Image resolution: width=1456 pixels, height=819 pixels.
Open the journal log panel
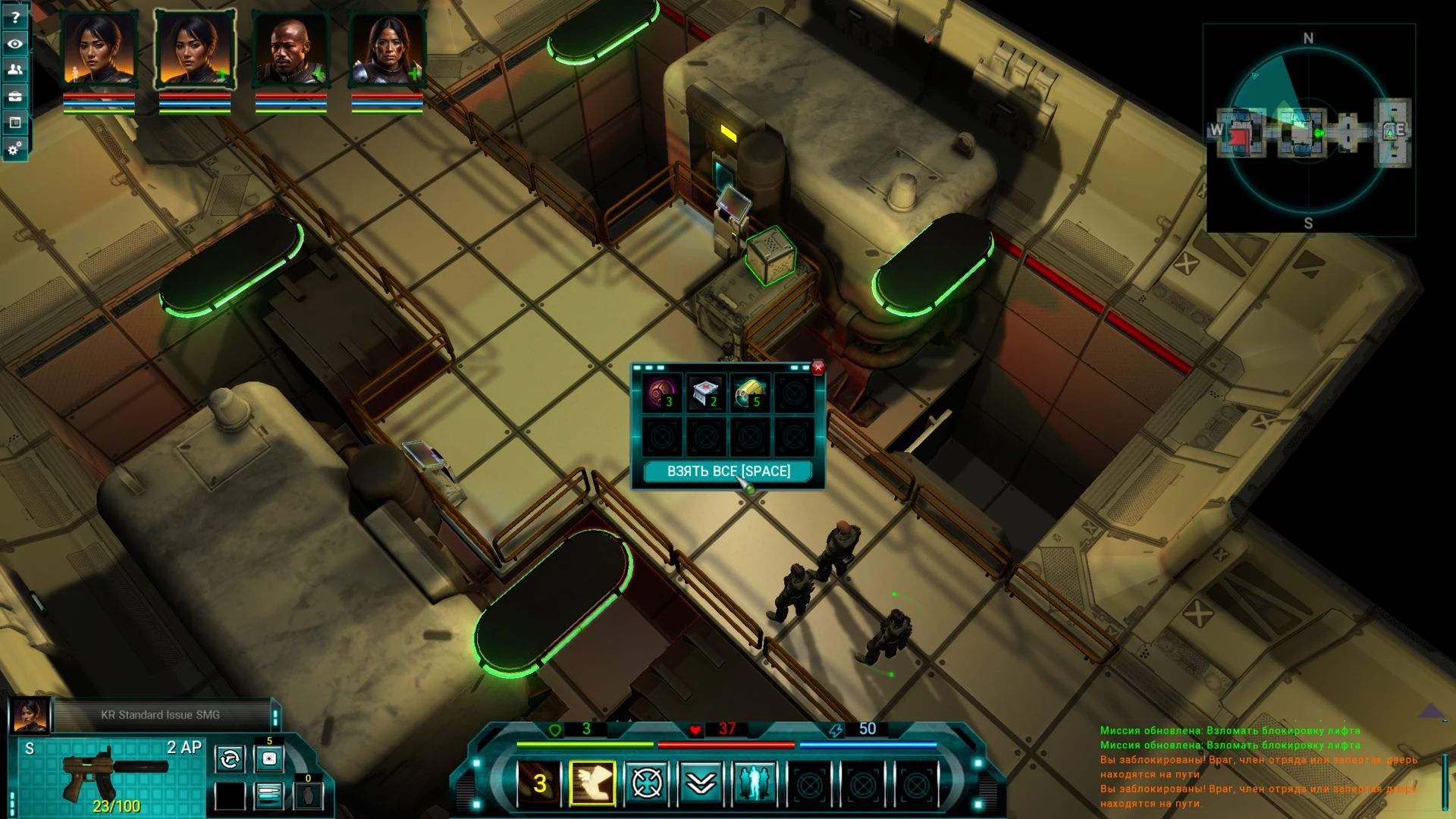point(15,122)
